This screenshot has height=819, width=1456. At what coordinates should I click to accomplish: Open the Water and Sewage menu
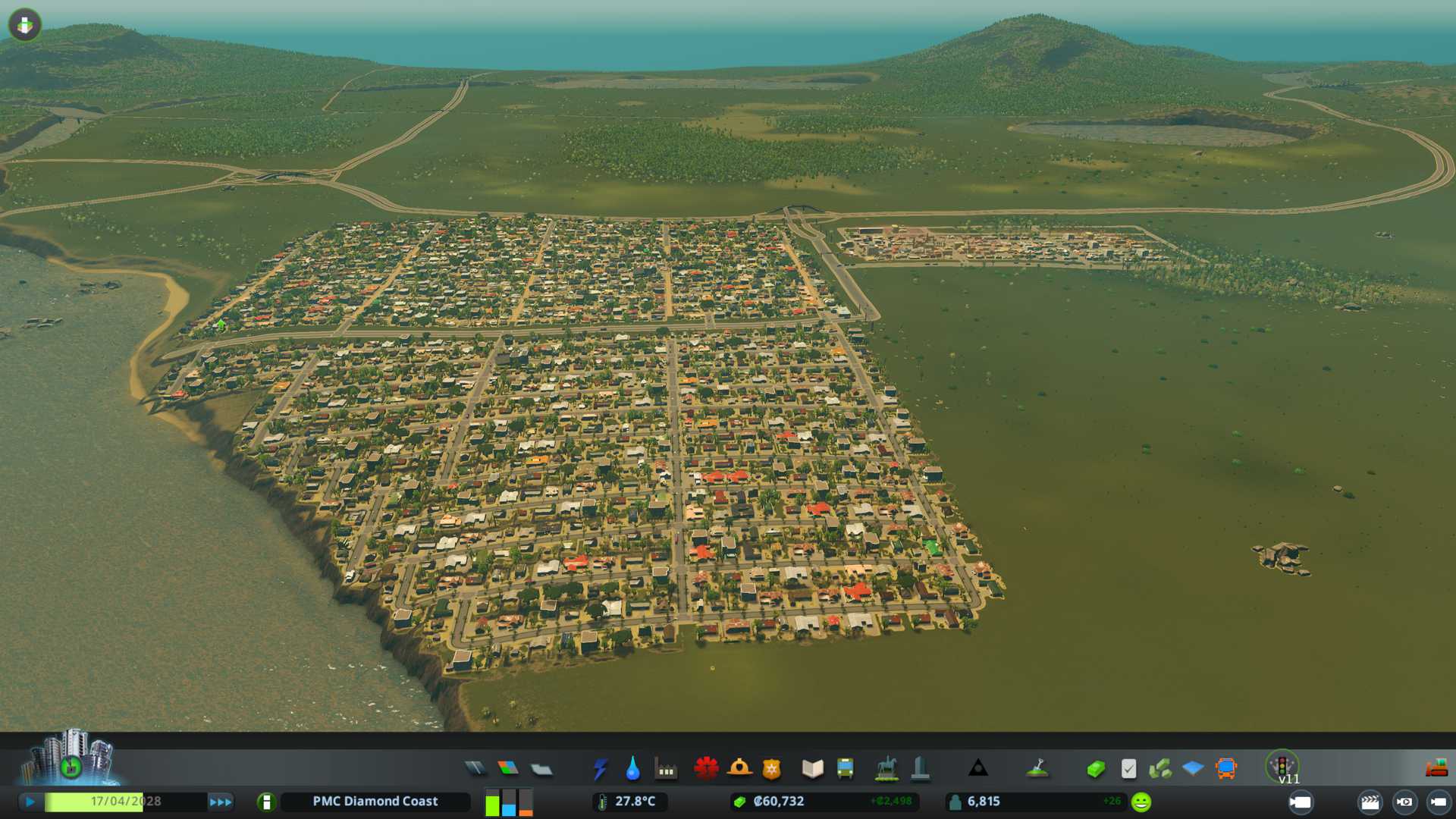pyautogui.click(x=633, y=769)
